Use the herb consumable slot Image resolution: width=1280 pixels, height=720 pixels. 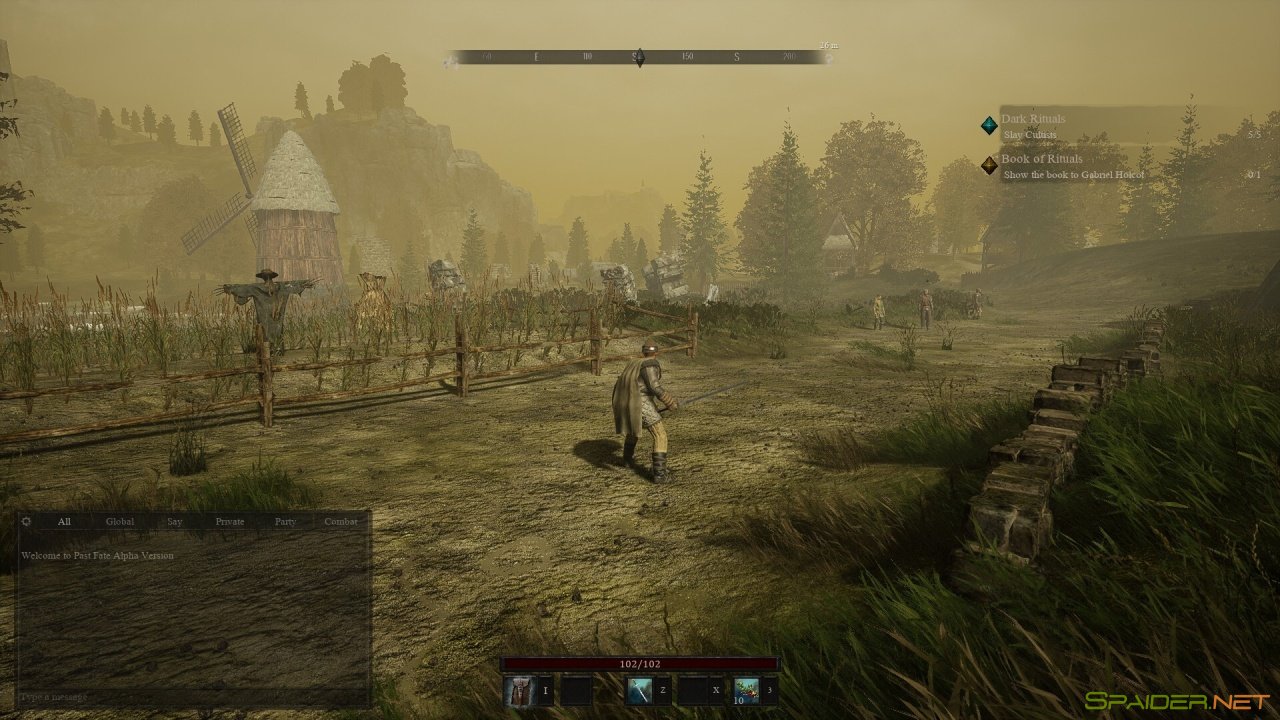click(x=747, y=690)
